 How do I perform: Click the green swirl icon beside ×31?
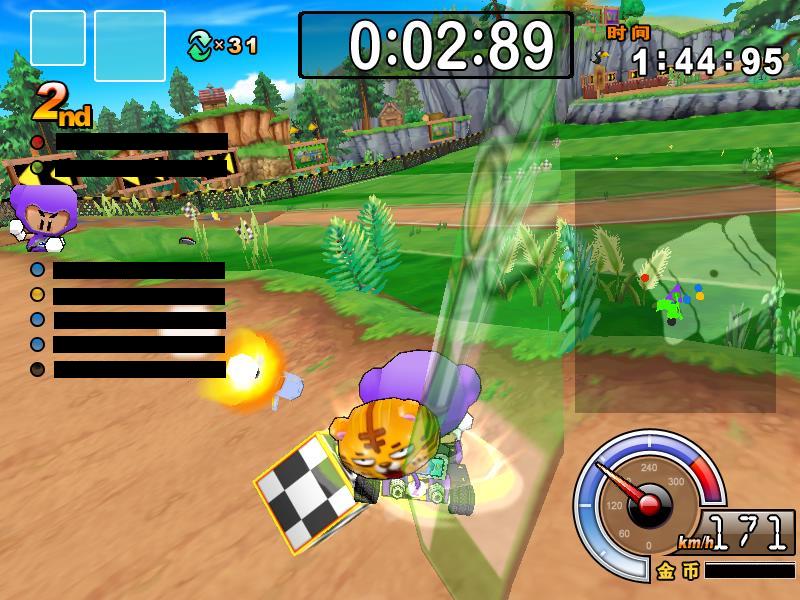(201, 44)
